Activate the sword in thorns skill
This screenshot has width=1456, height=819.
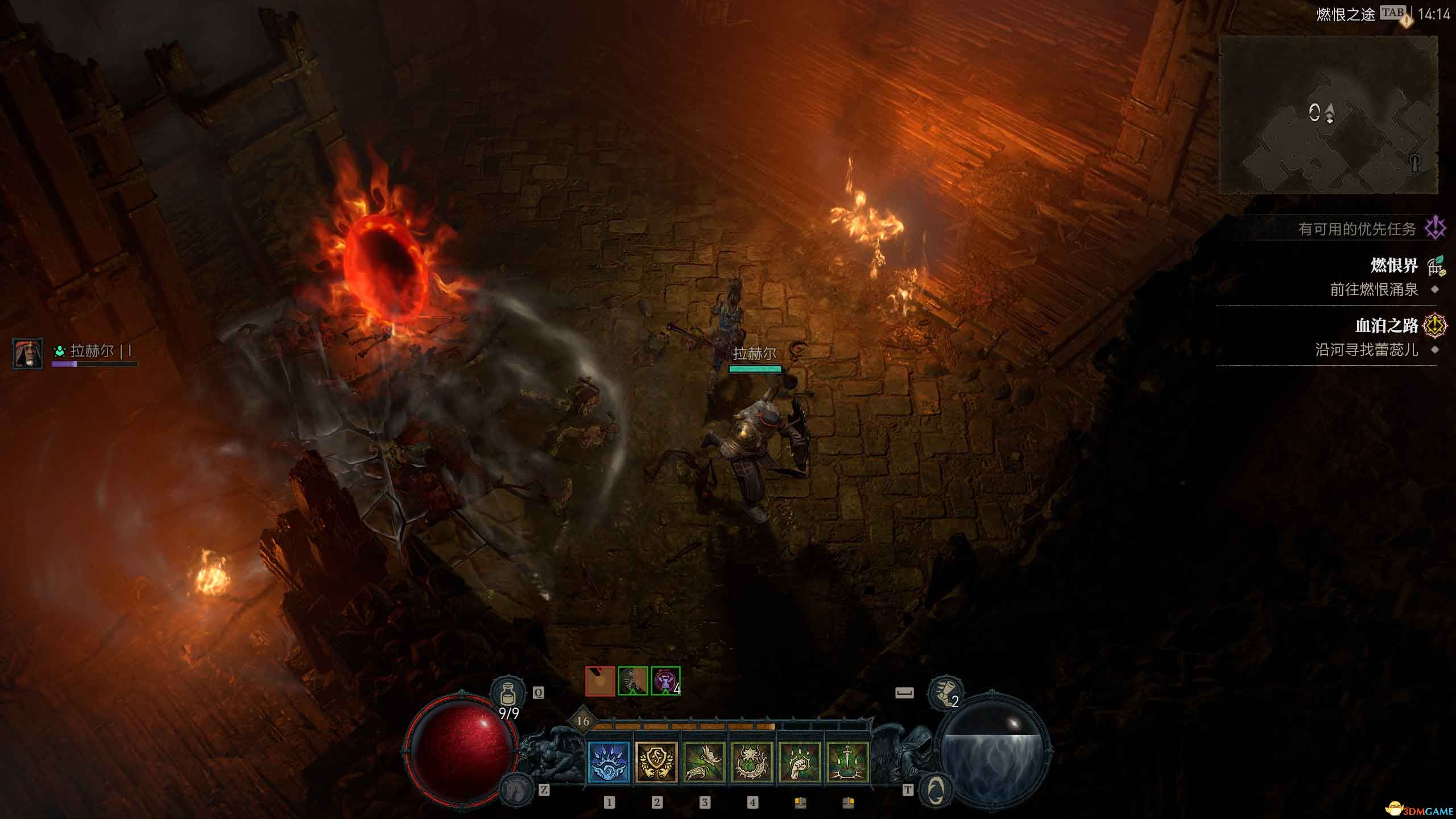point(847,763)
